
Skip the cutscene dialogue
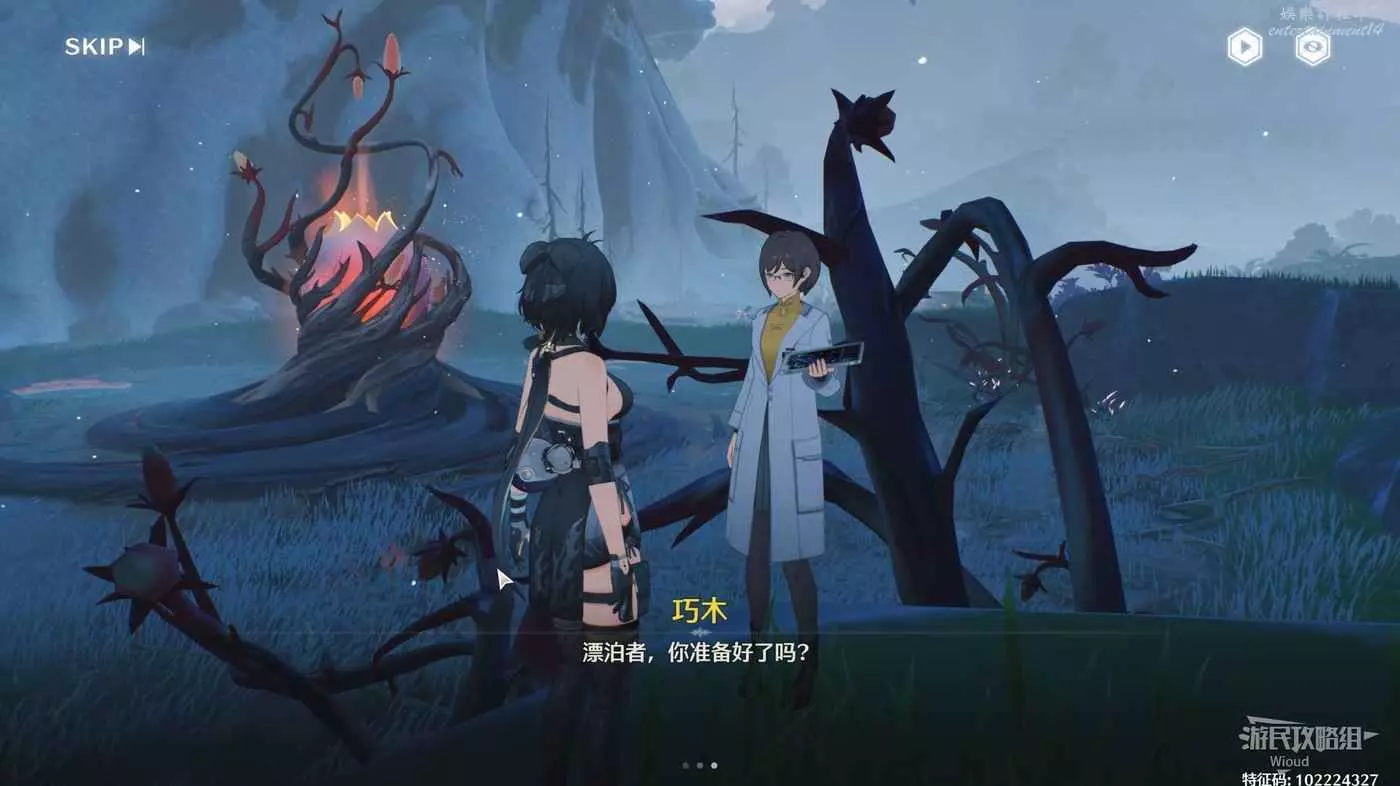click(104, 47)
